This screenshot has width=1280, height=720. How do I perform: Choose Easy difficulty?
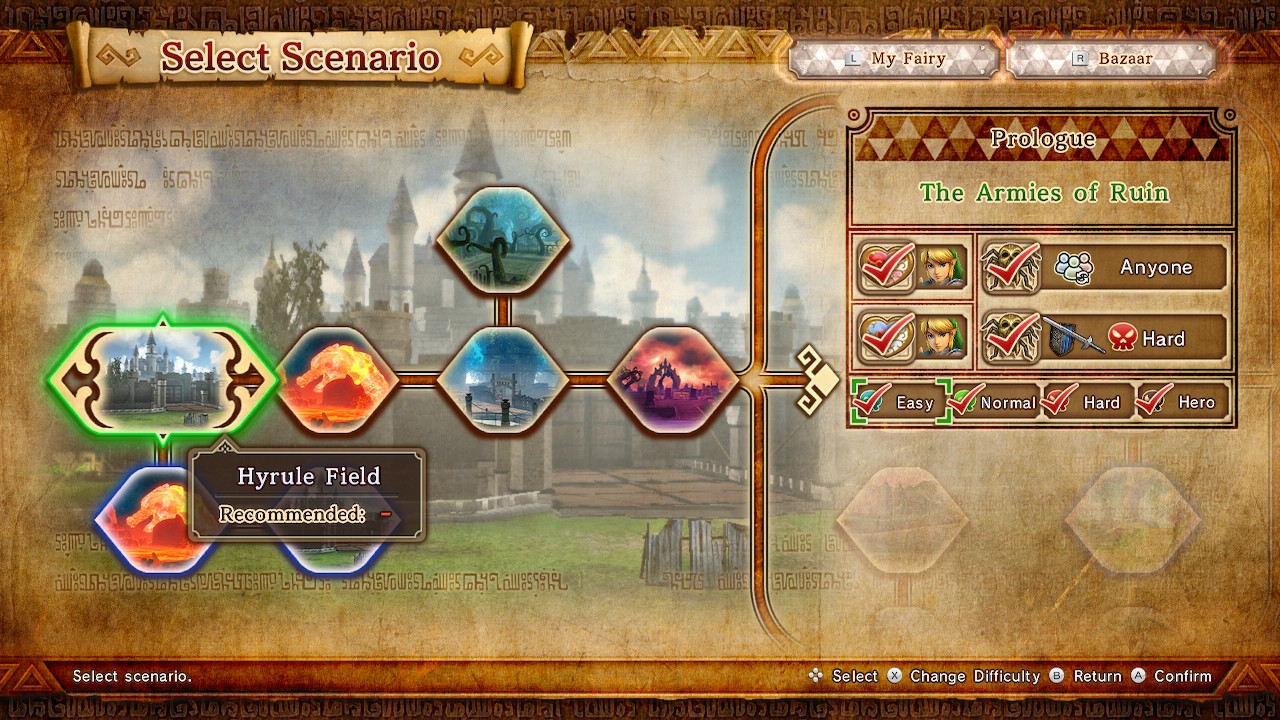click(x=897, y=402)
